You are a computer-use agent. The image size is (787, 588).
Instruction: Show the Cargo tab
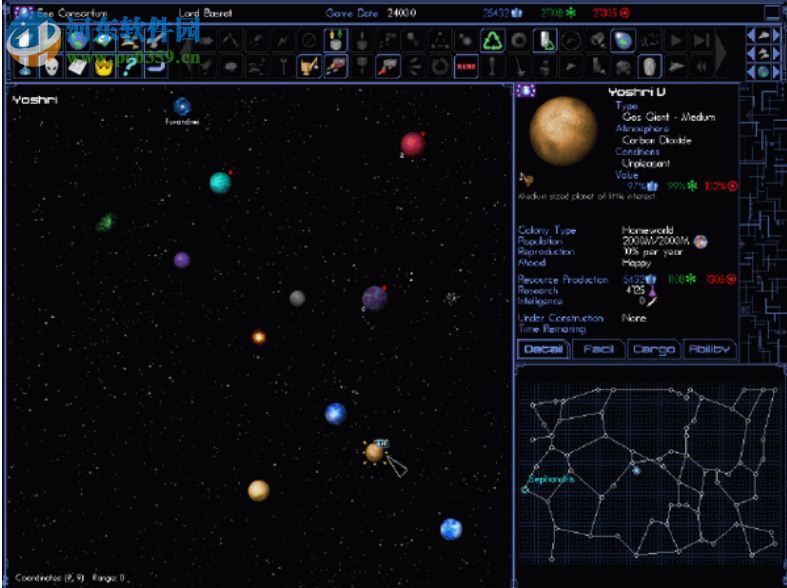click(x=653, y=349)
